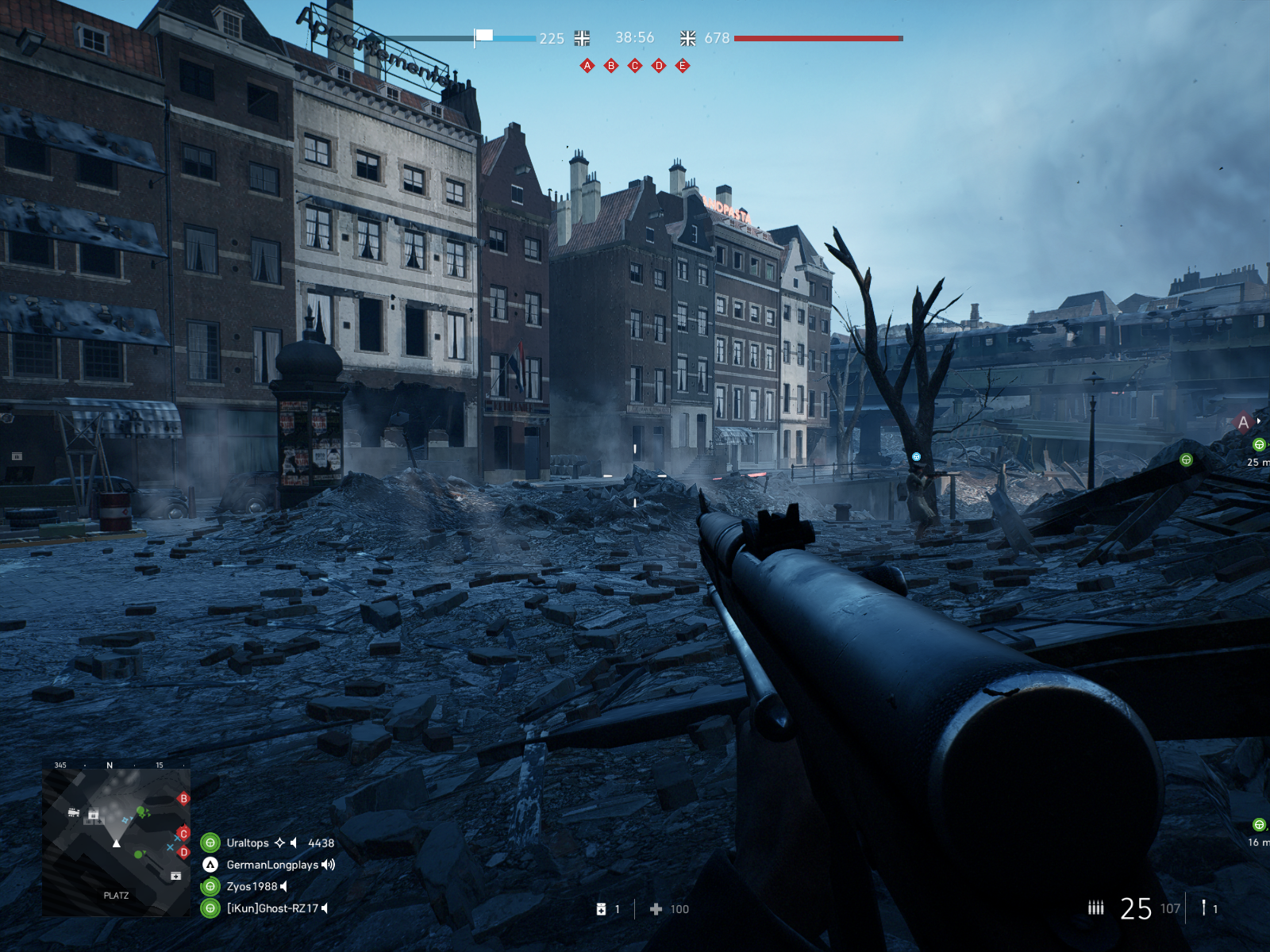Select objective marker E at top
The image size is (1270, 952).
coord(681,66)
